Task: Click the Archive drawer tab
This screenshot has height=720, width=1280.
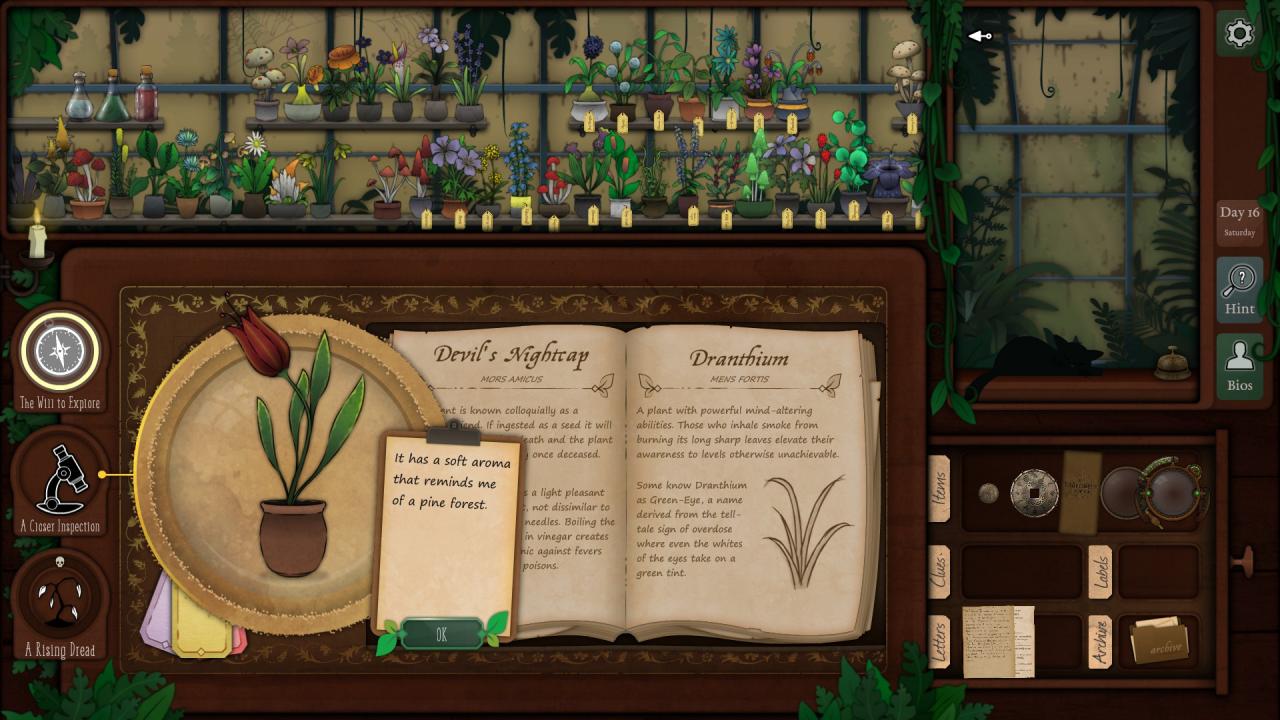Action: 1099,641
